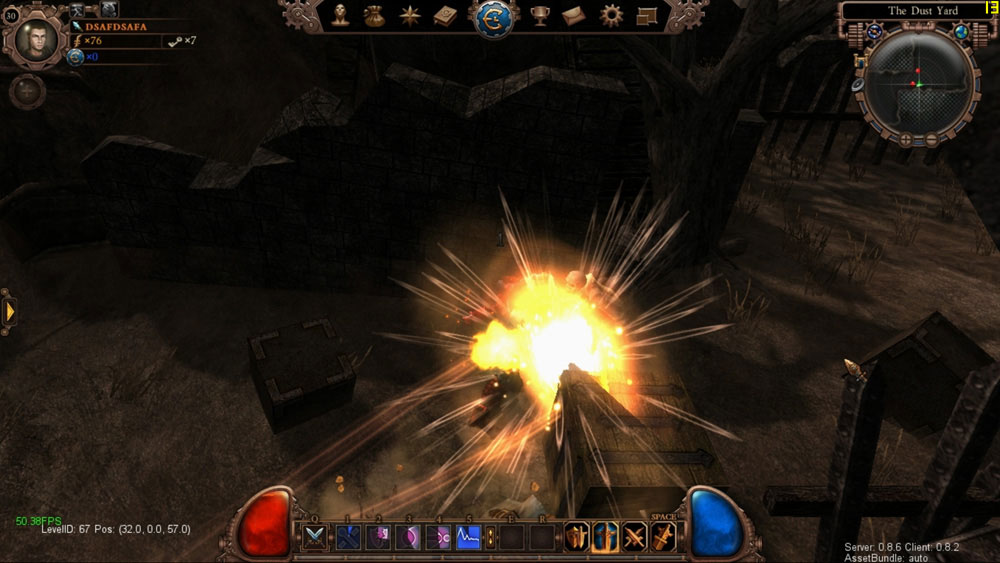
Task: Click the player portrait
Action: 36,36
